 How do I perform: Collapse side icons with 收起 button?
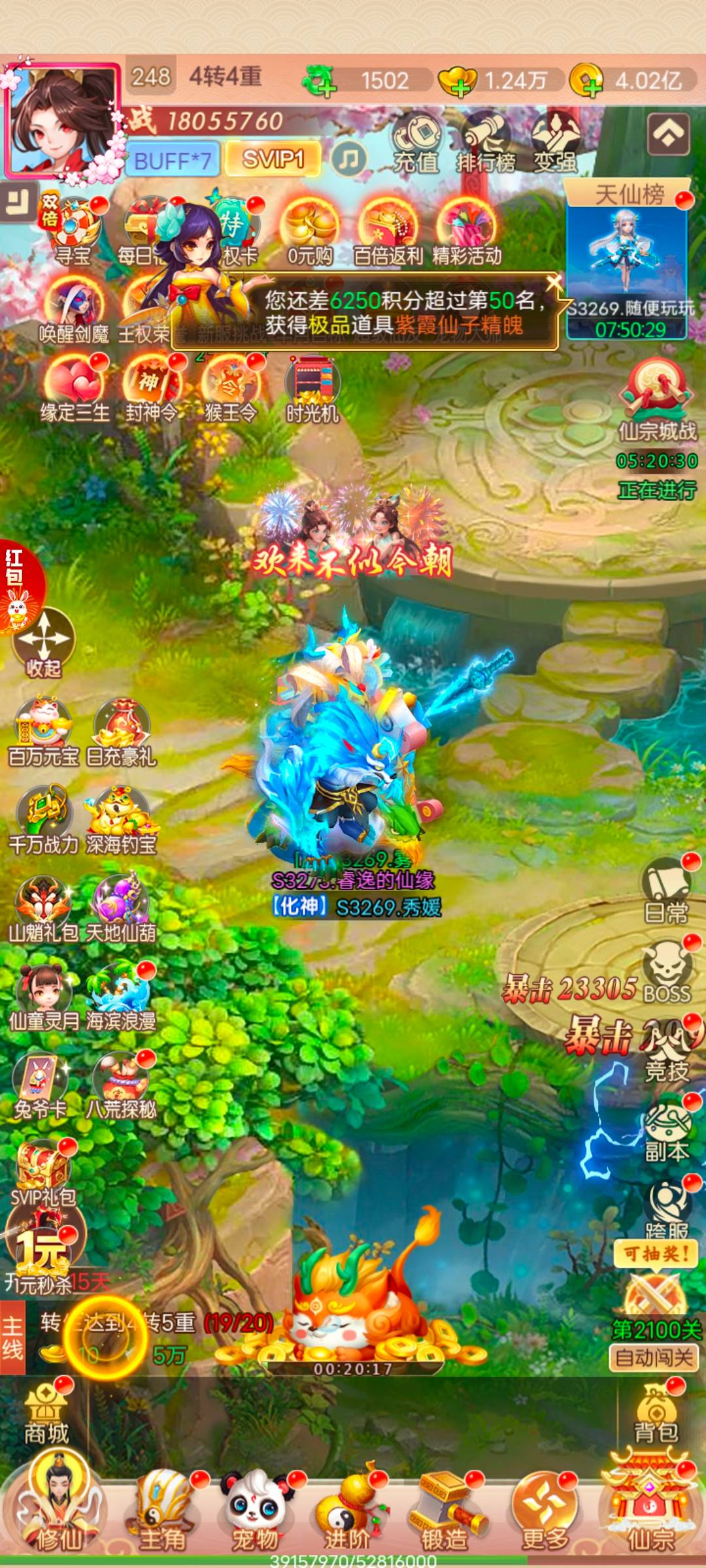tap(43, 644)
